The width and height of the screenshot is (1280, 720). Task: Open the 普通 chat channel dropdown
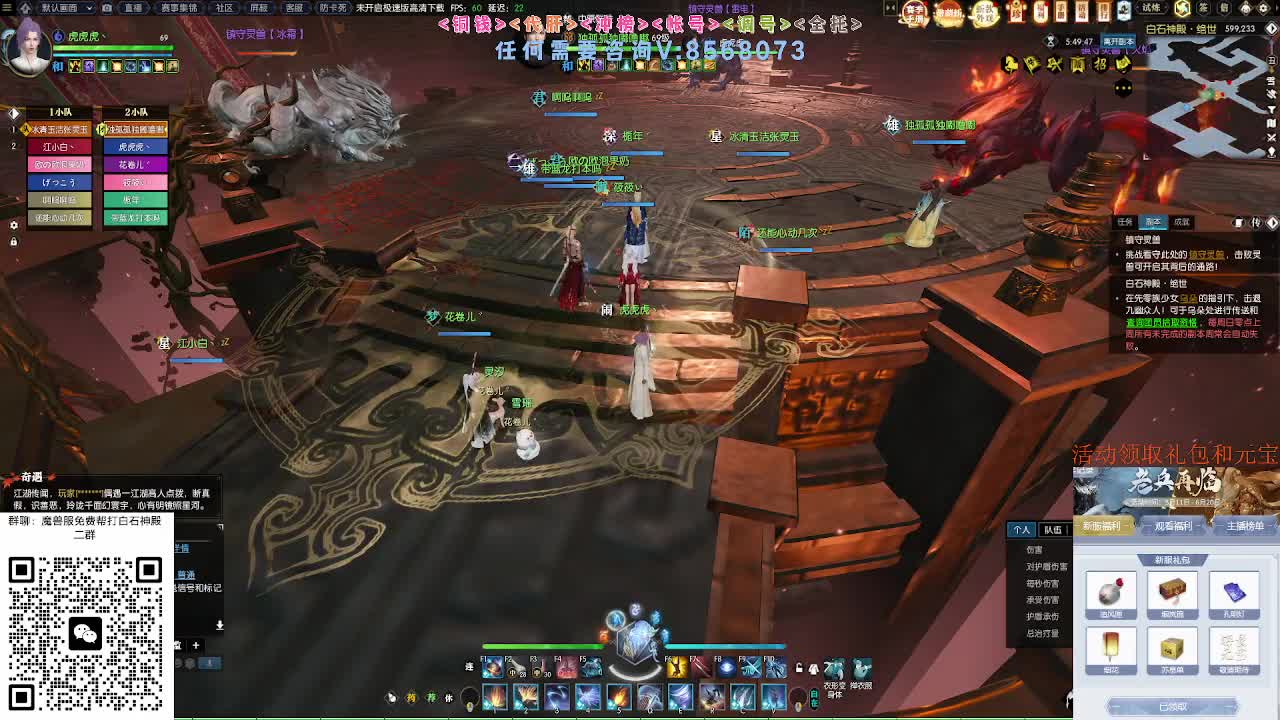[x=186, y=574]
